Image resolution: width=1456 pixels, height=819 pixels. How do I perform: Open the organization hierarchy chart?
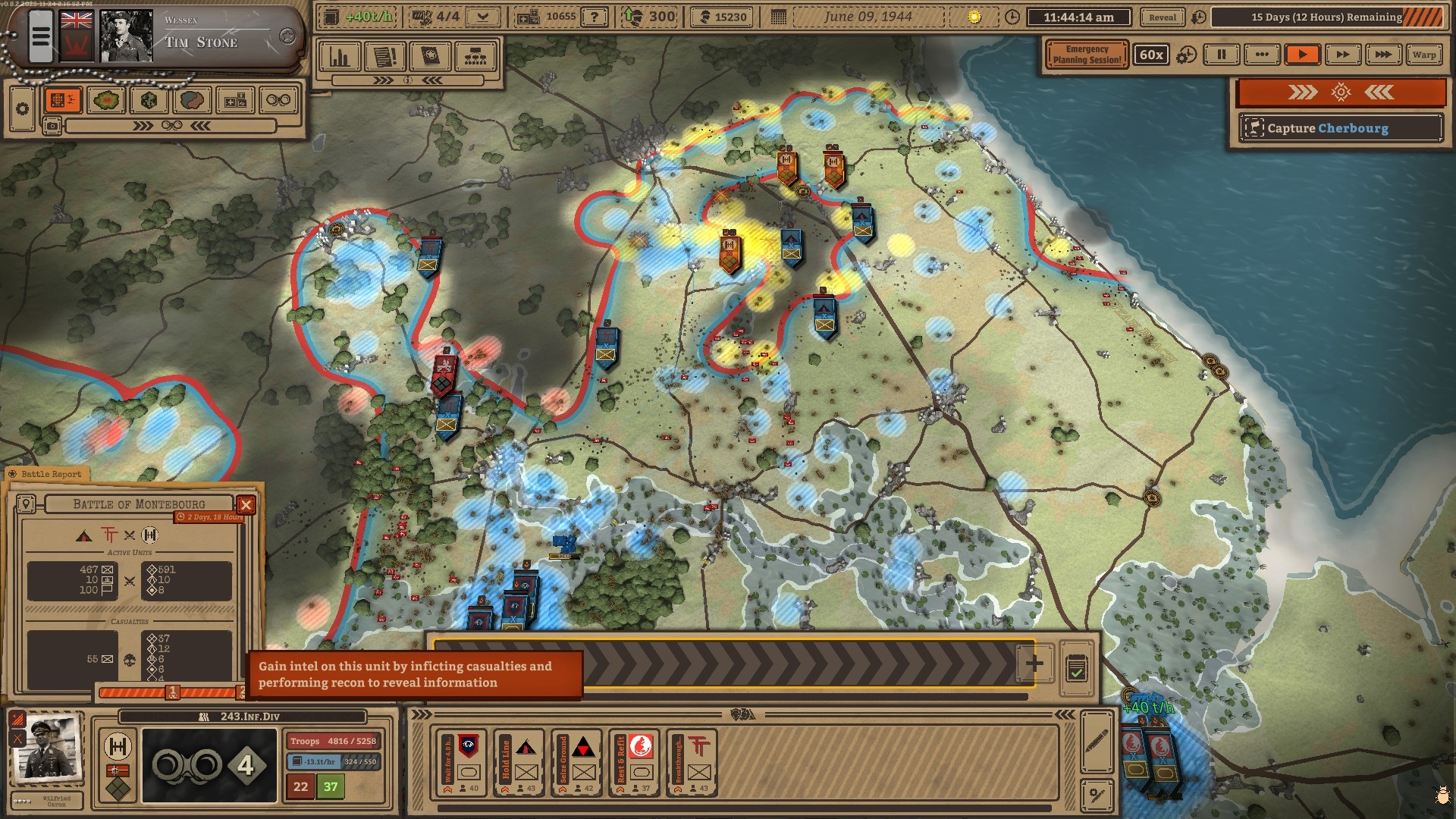click(x=475, y=56)
